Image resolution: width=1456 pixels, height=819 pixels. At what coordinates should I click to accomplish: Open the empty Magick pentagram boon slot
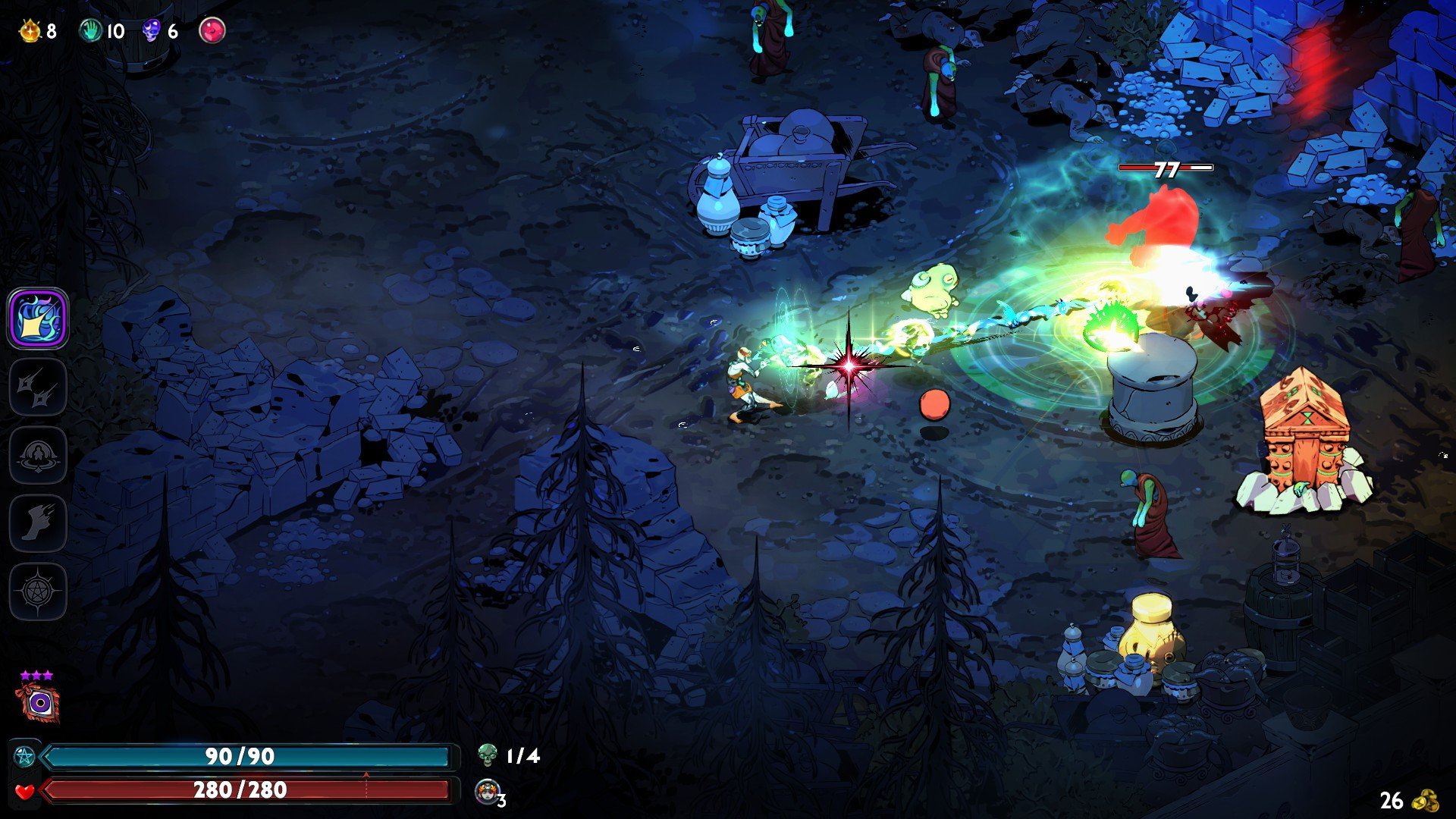(38, 591)
